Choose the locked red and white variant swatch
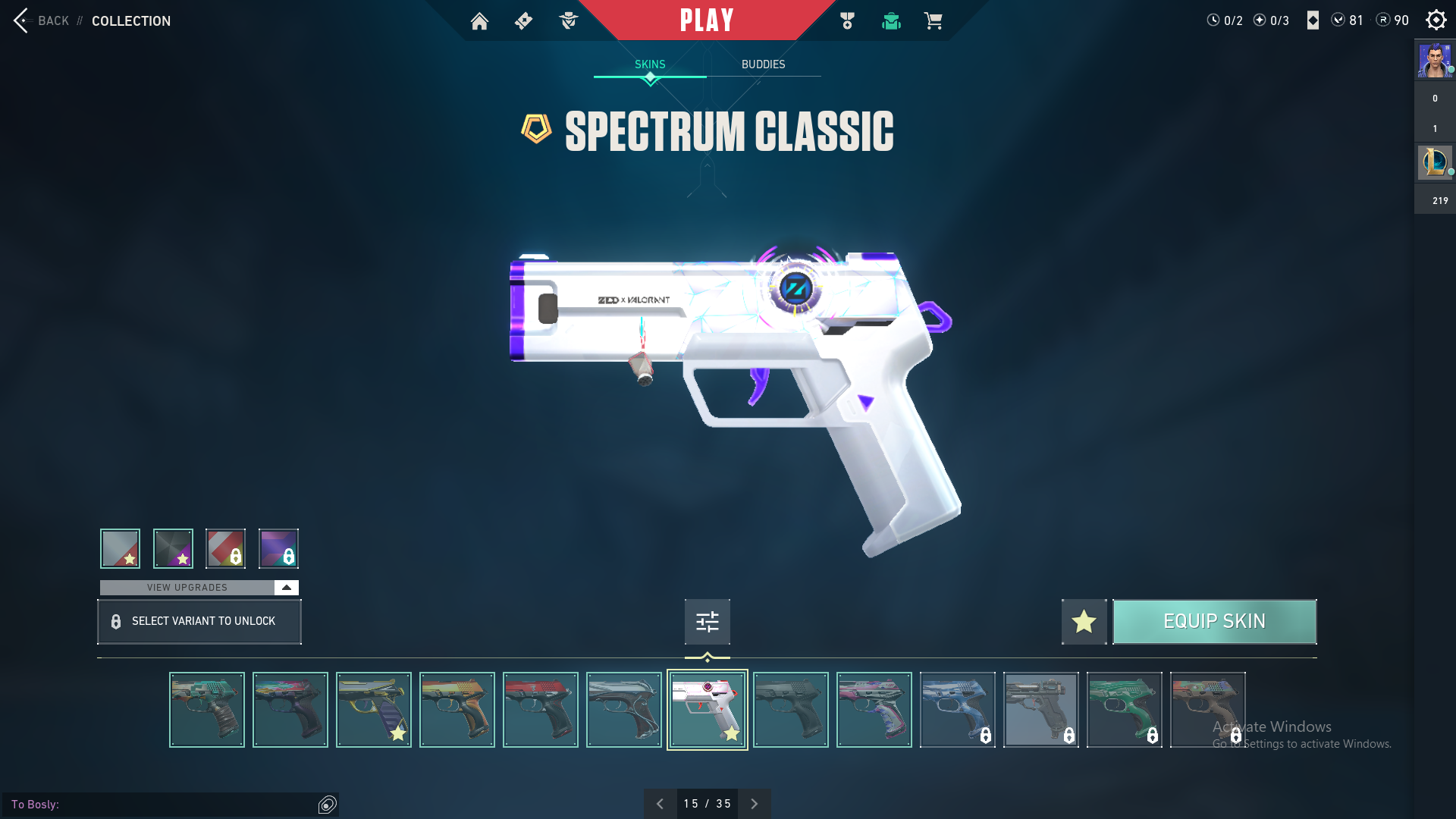The width and height of the screenshot is (1456, 819). pos(225,548)
